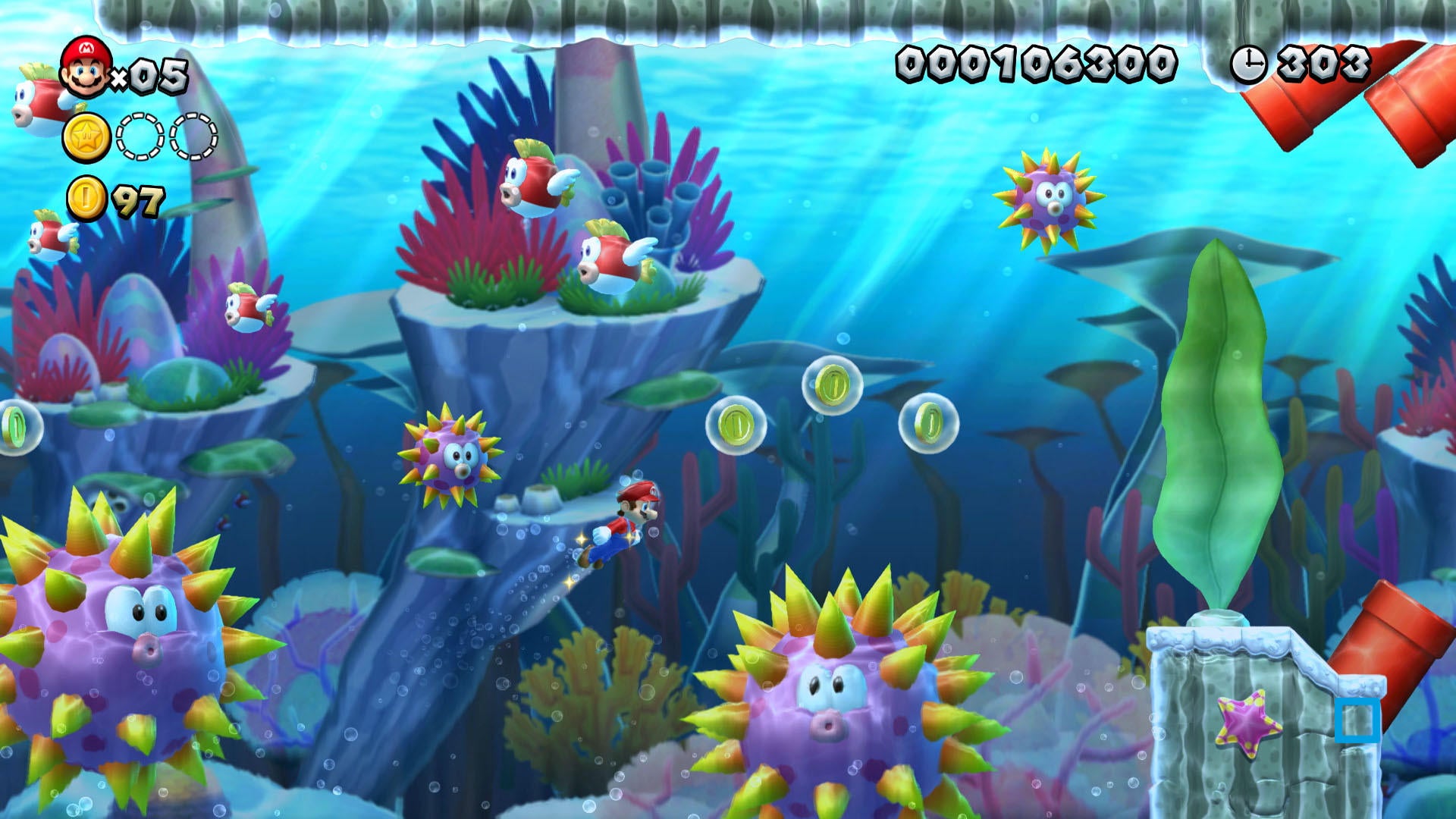Select the Urchin floating at top right
Image resolution: width=1456 pixels, height=819 pixels.
(1050, 199)
